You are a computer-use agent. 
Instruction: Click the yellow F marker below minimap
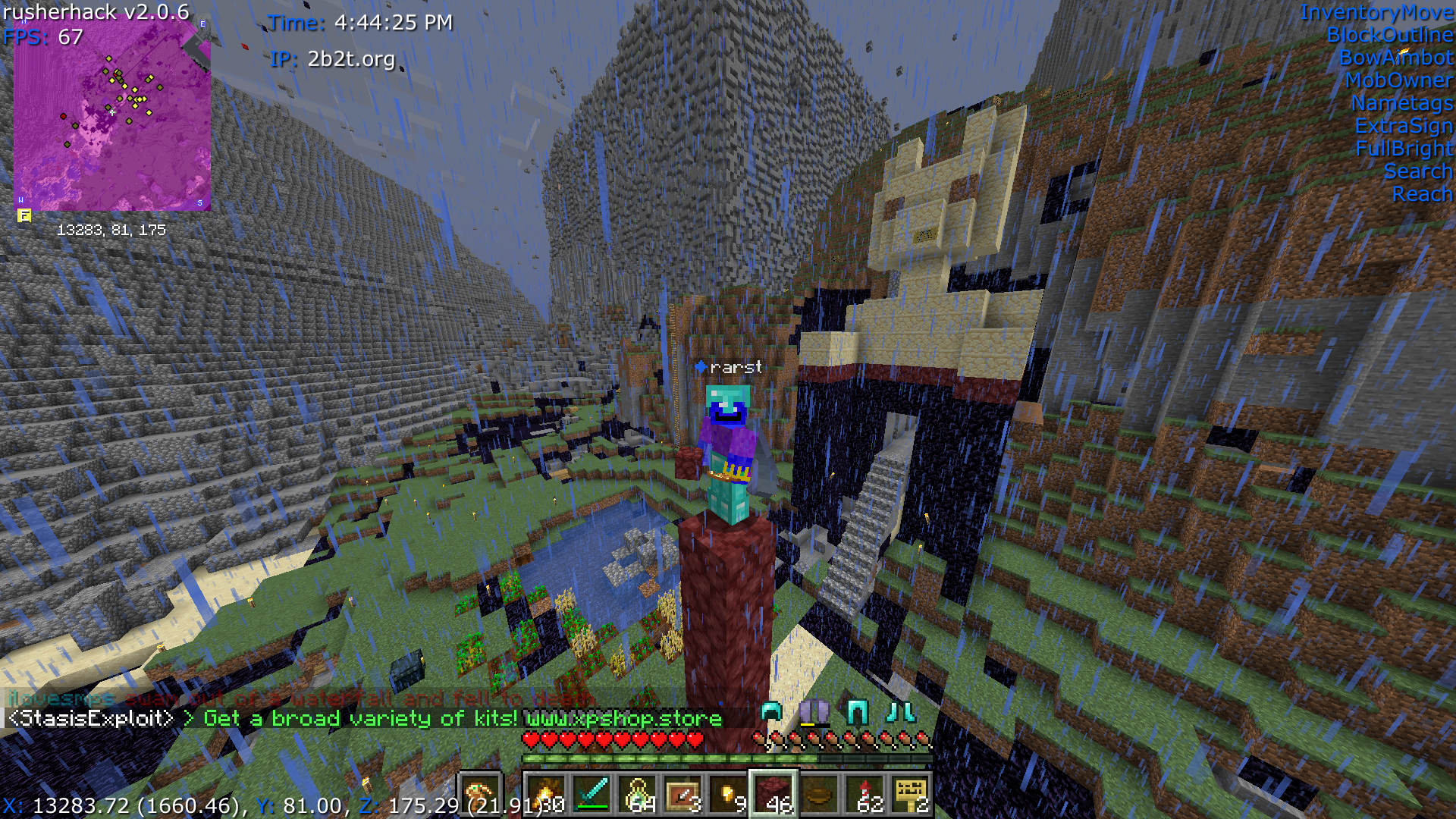pyautogui.click(x=24, y=216)
